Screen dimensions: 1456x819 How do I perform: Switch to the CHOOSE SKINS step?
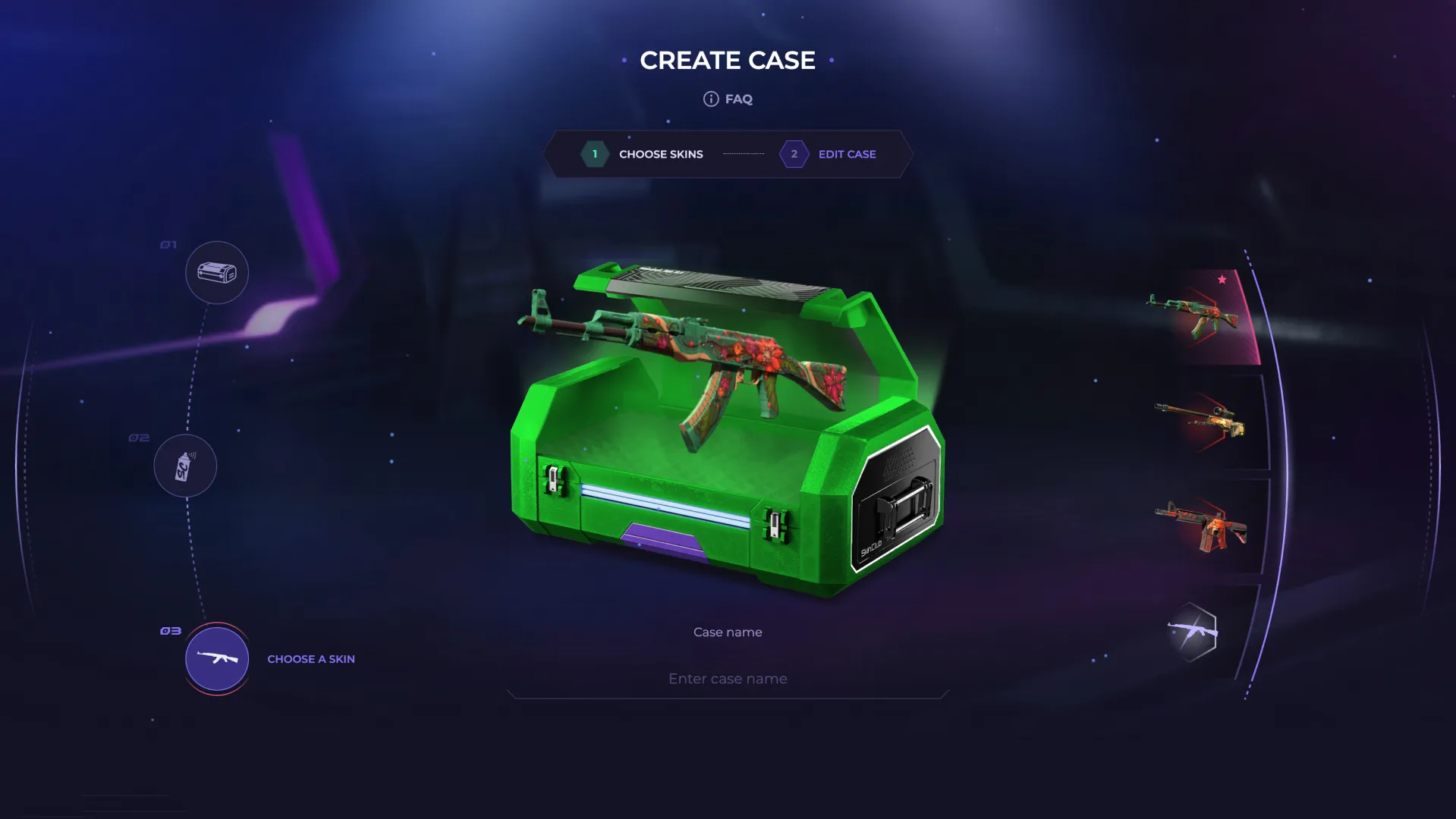point(659,154)
